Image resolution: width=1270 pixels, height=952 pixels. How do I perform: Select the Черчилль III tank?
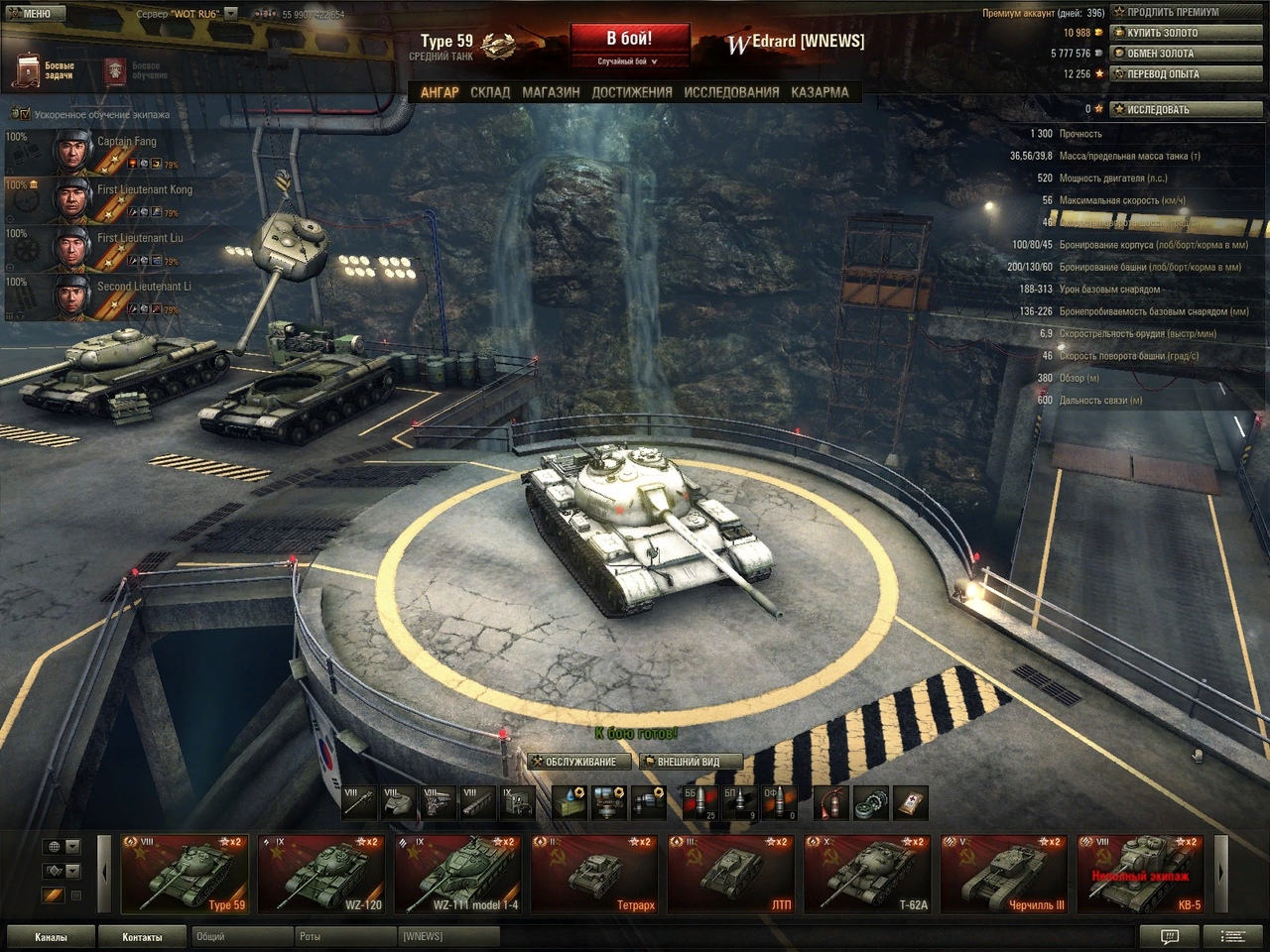click(x=1004, y=874)
